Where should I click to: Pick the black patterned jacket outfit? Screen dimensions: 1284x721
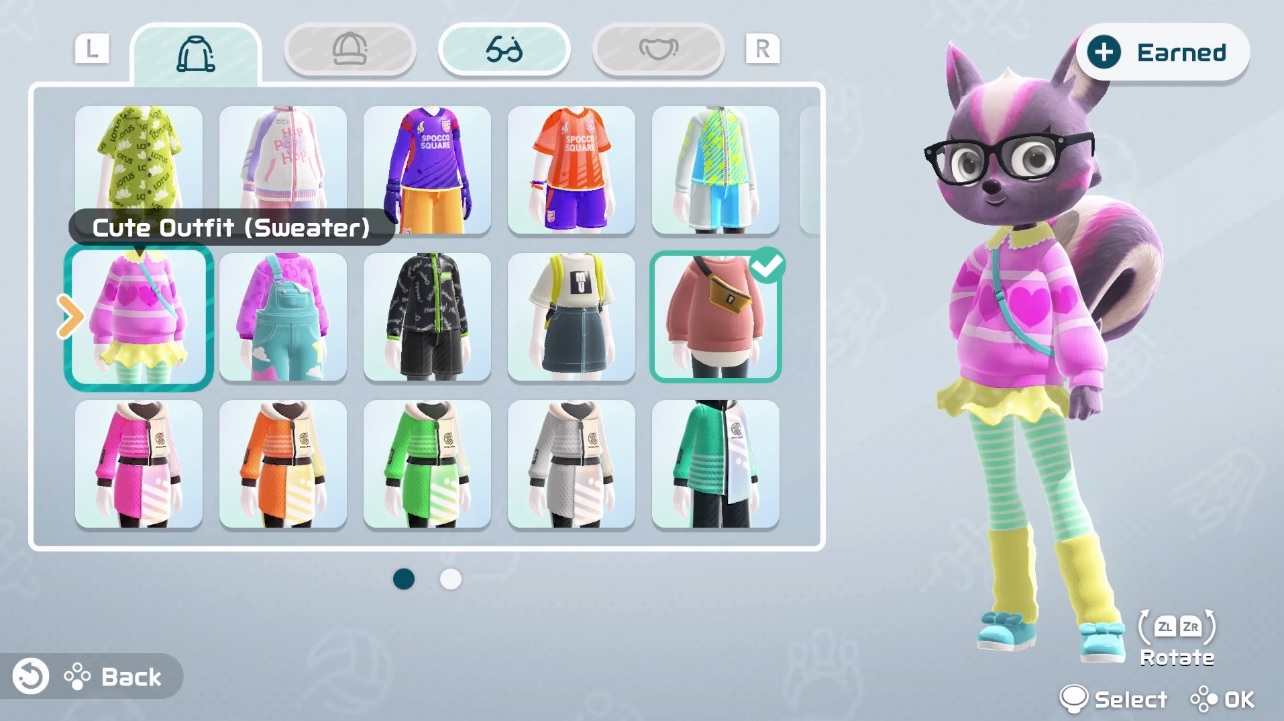(427, 317)
